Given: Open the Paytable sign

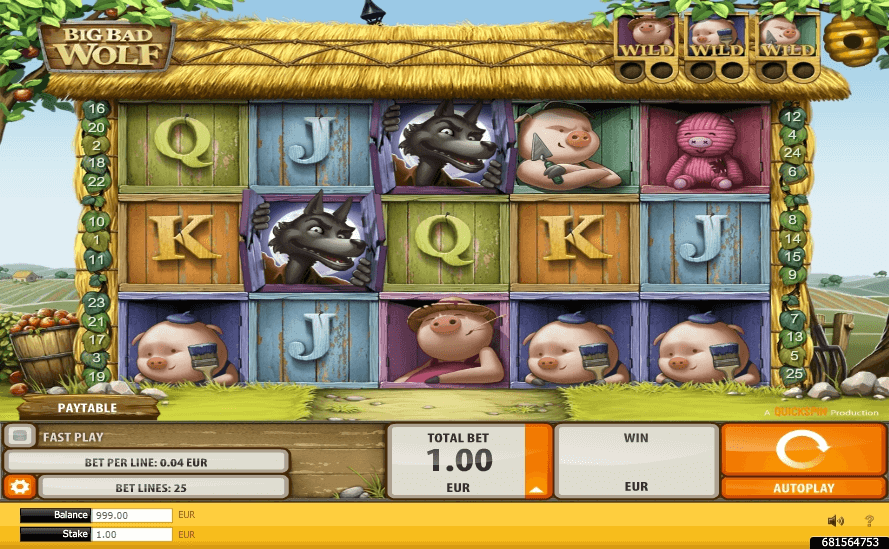Looking at the screenshot, I should pos(87,408).
